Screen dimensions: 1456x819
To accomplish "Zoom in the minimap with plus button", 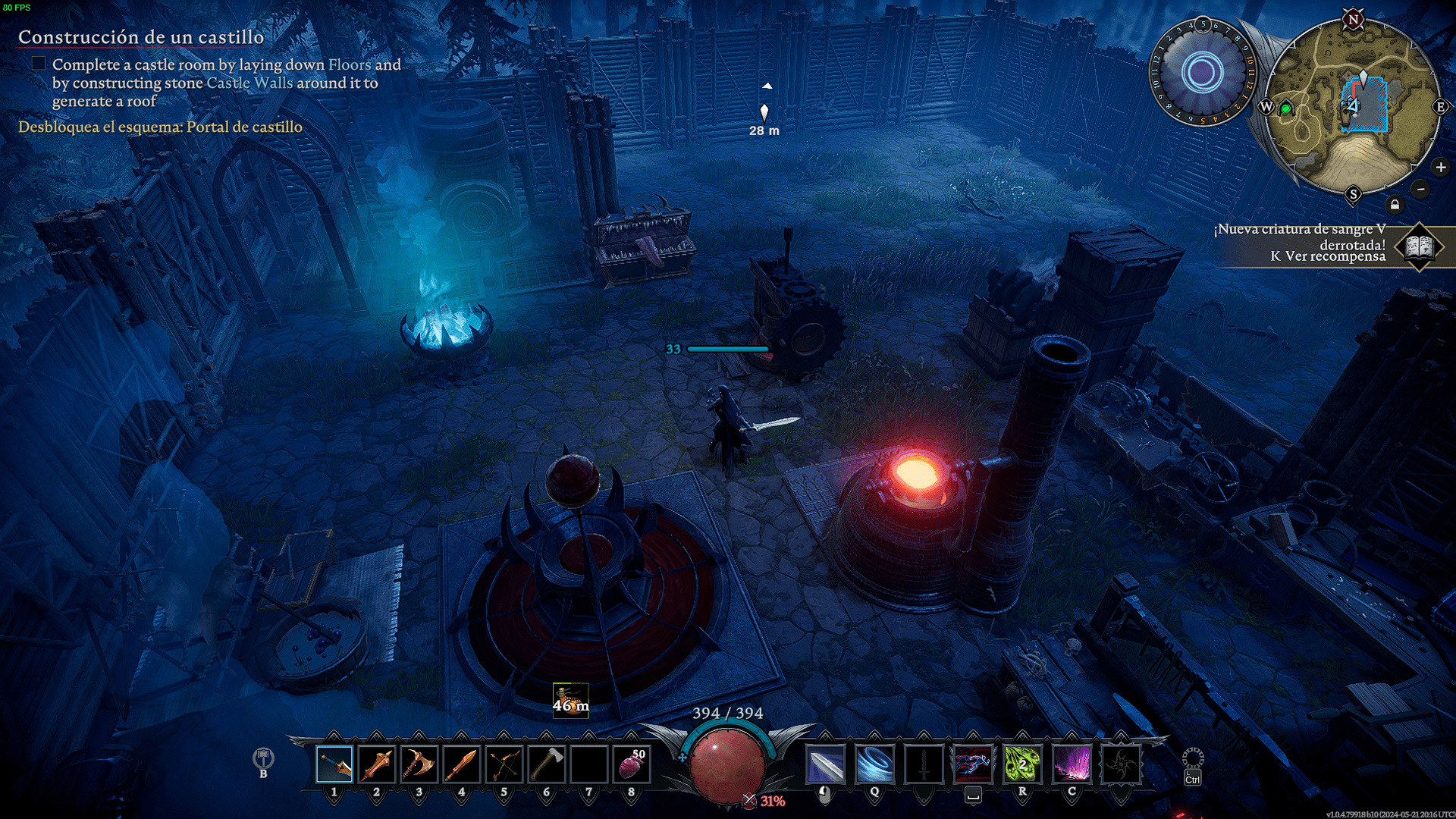I will (x=1441, y=168).
